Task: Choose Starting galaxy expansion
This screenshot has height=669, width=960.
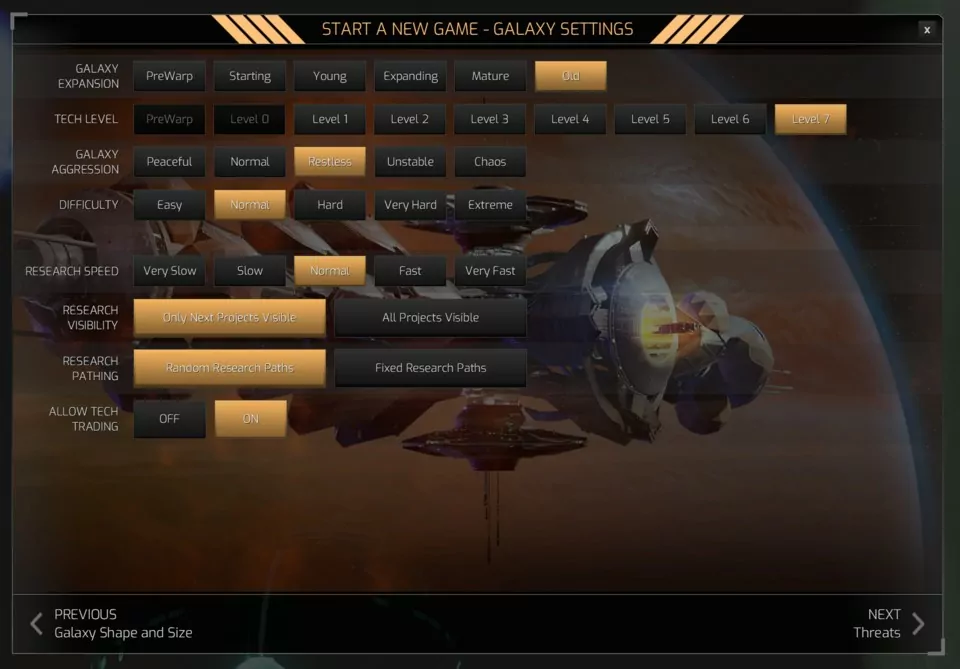Action: [x=250, y=76]
